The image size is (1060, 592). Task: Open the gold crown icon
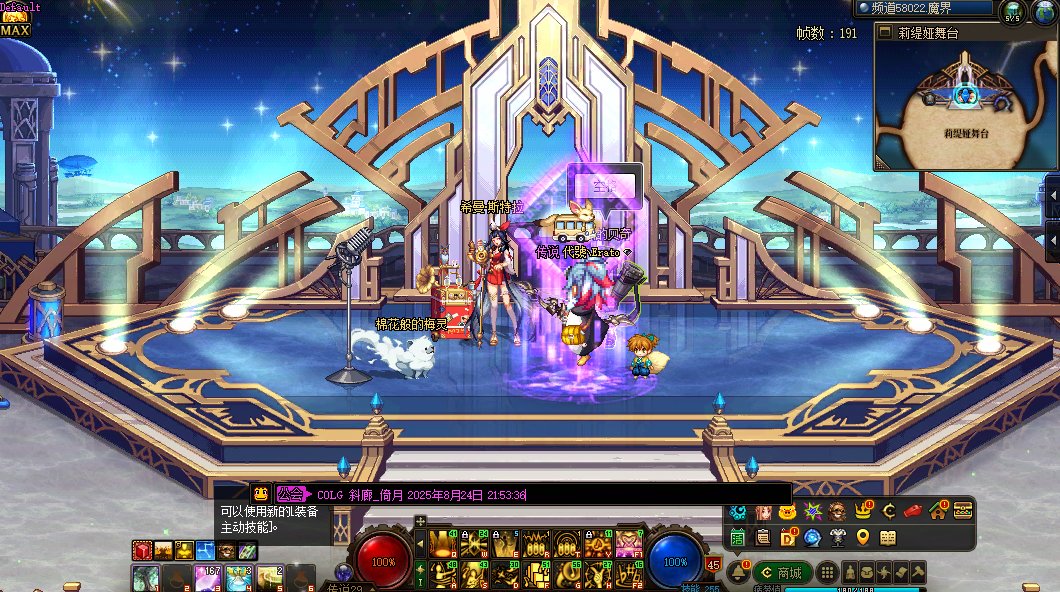(x=863, y=511)
